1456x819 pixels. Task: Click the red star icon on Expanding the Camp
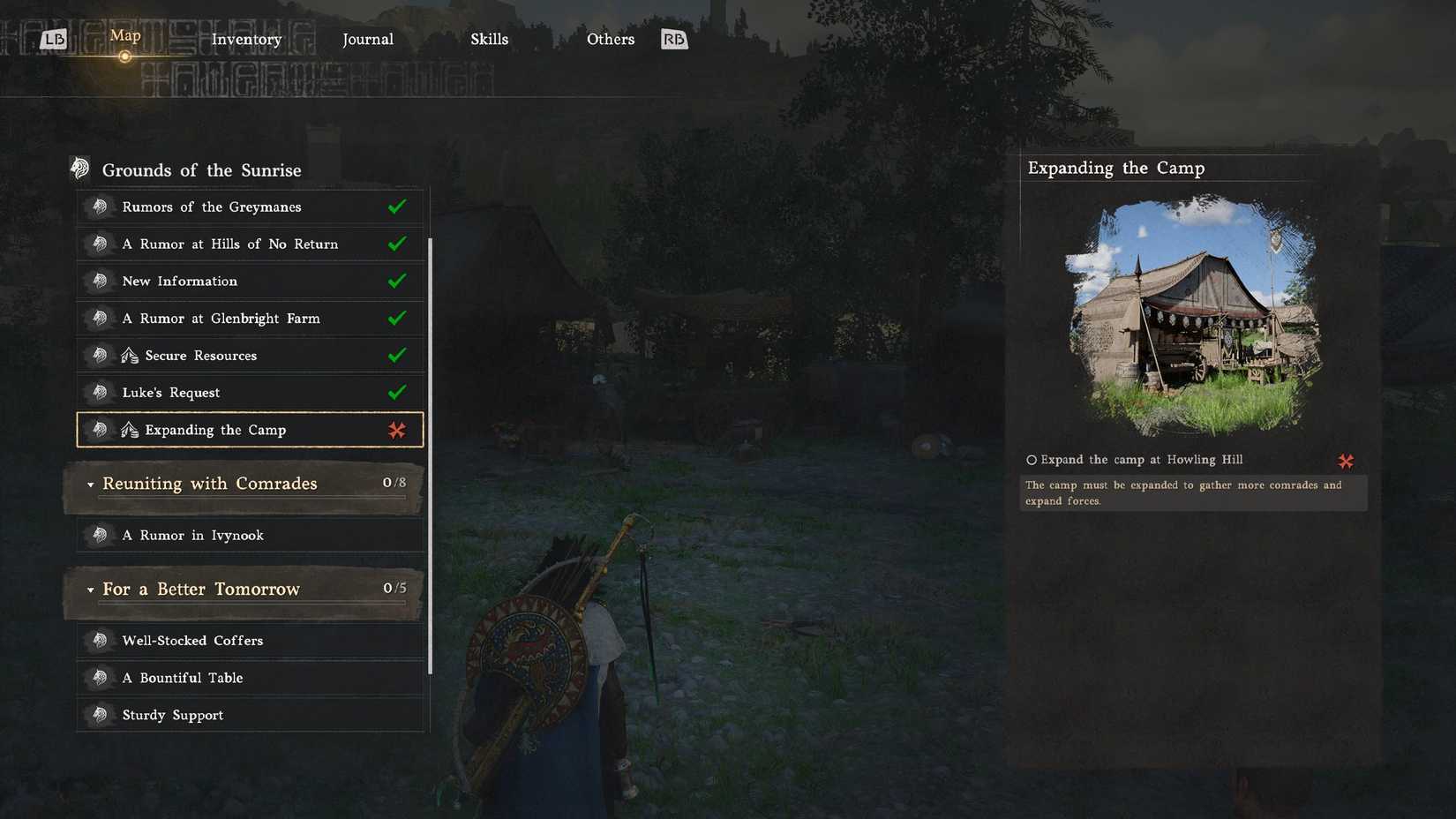coord(398,430)
